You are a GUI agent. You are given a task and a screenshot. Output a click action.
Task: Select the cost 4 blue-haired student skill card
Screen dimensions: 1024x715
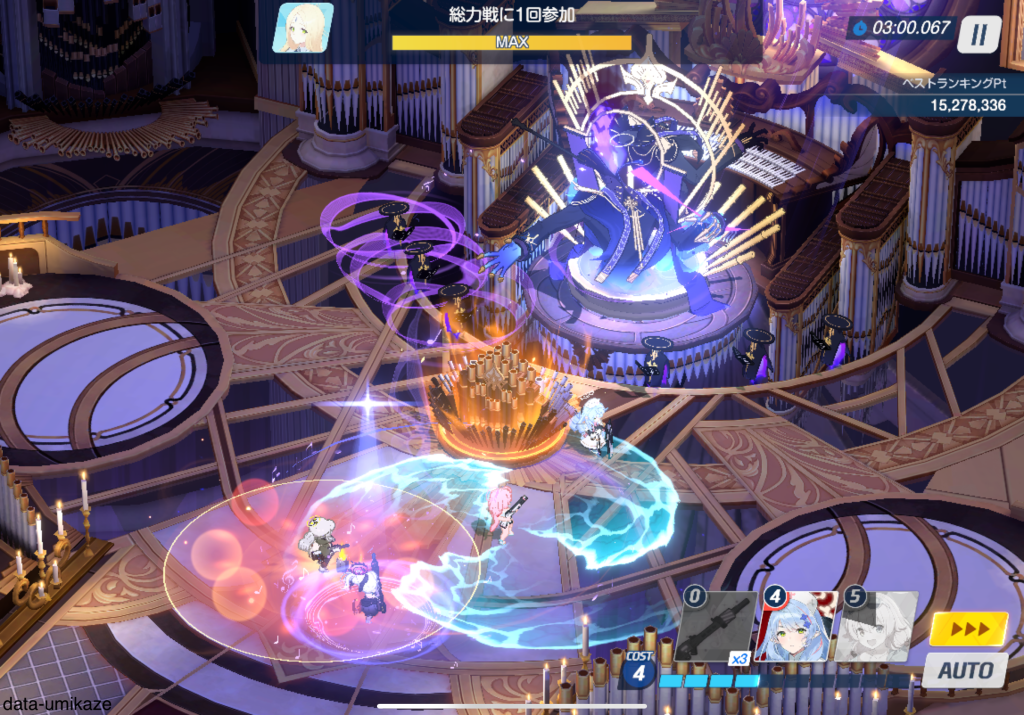(x=793, y=628)
